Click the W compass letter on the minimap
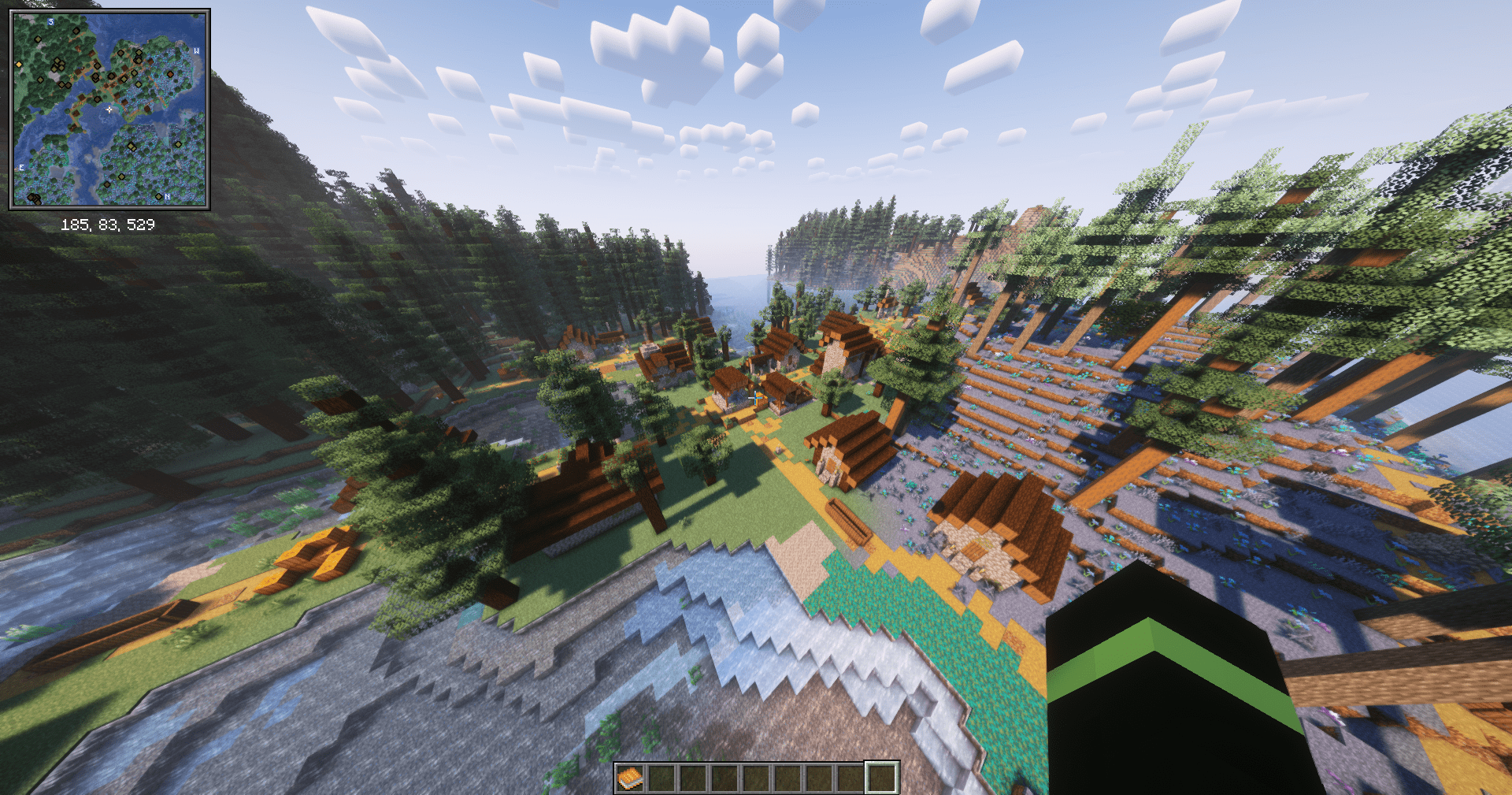The image size is (1512, 795). [197, 50]
